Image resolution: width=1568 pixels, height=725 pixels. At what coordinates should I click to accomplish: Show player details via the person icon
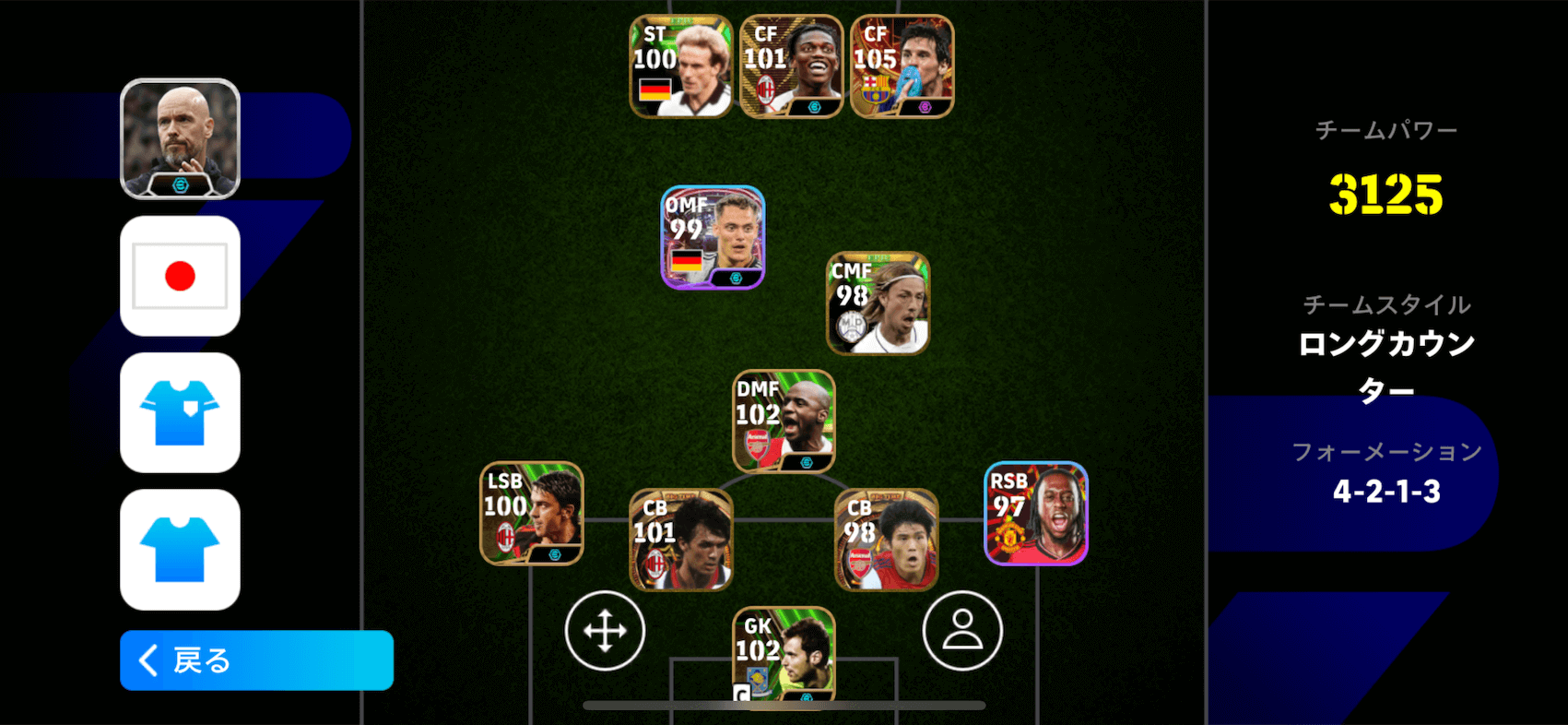(962, 630)
